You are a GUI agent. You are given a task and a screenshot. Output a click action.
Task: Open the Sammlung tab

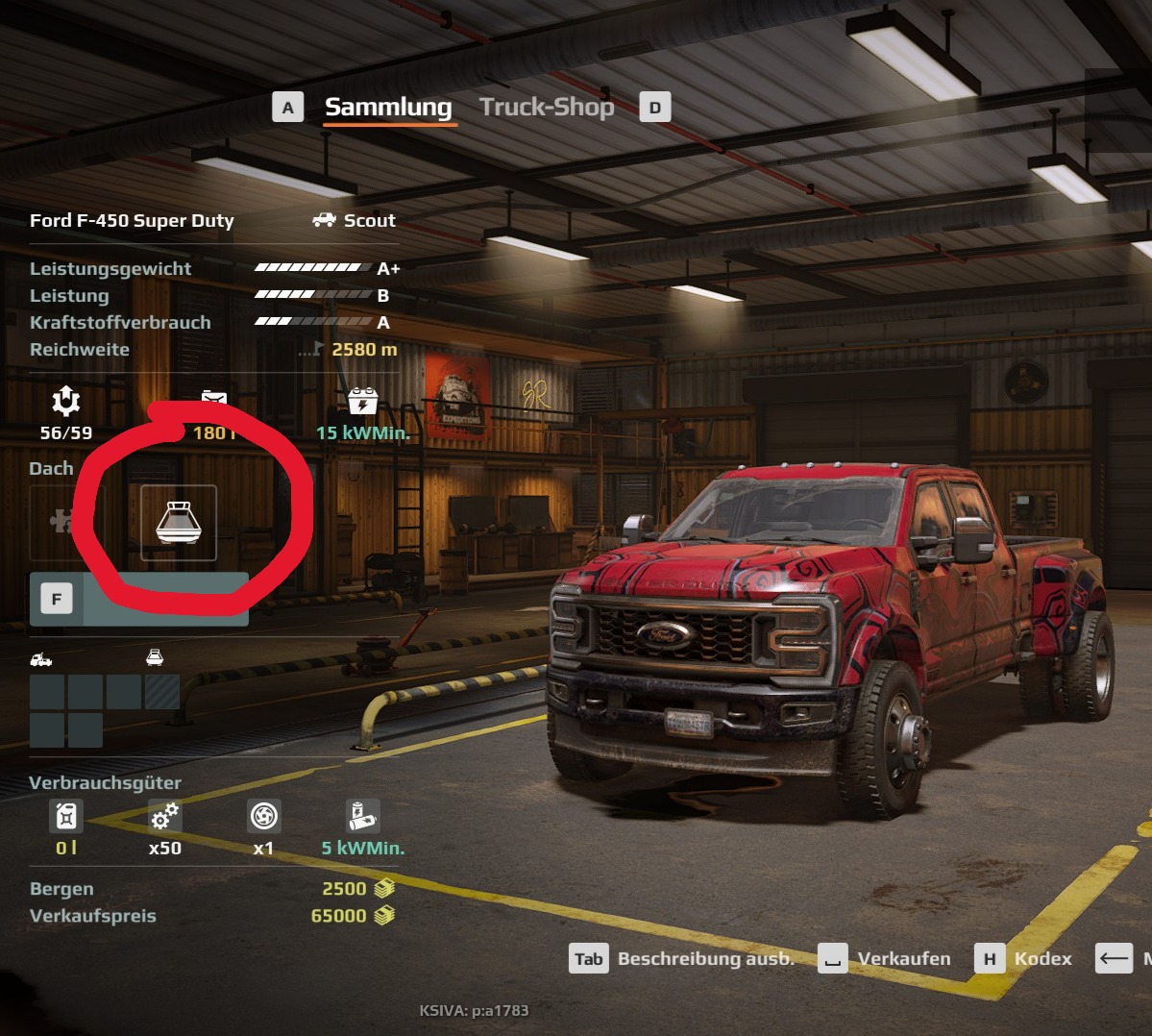(x=387, y=107)
